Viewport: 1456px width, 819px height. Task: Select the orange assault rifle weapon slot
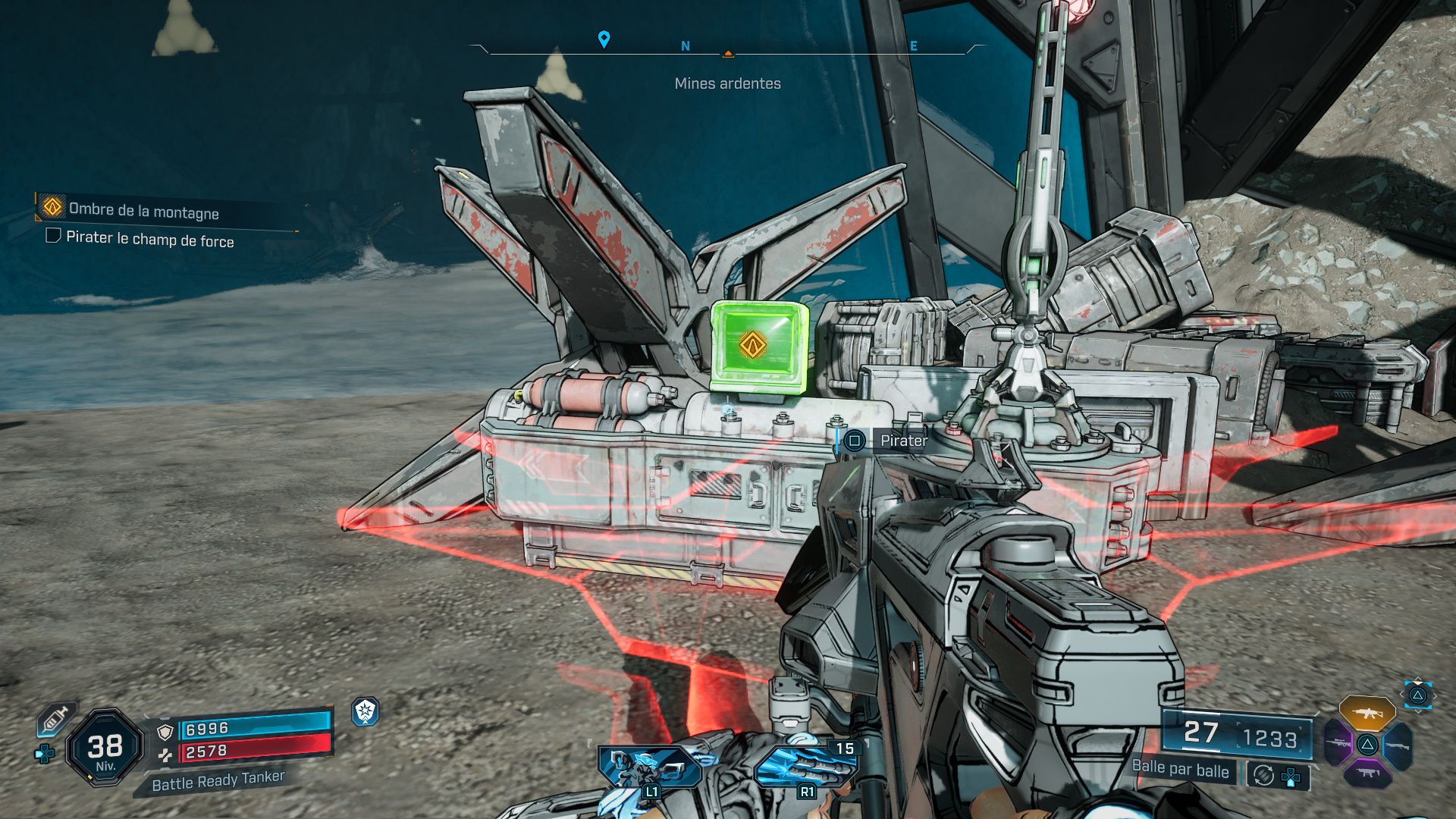1367,713
